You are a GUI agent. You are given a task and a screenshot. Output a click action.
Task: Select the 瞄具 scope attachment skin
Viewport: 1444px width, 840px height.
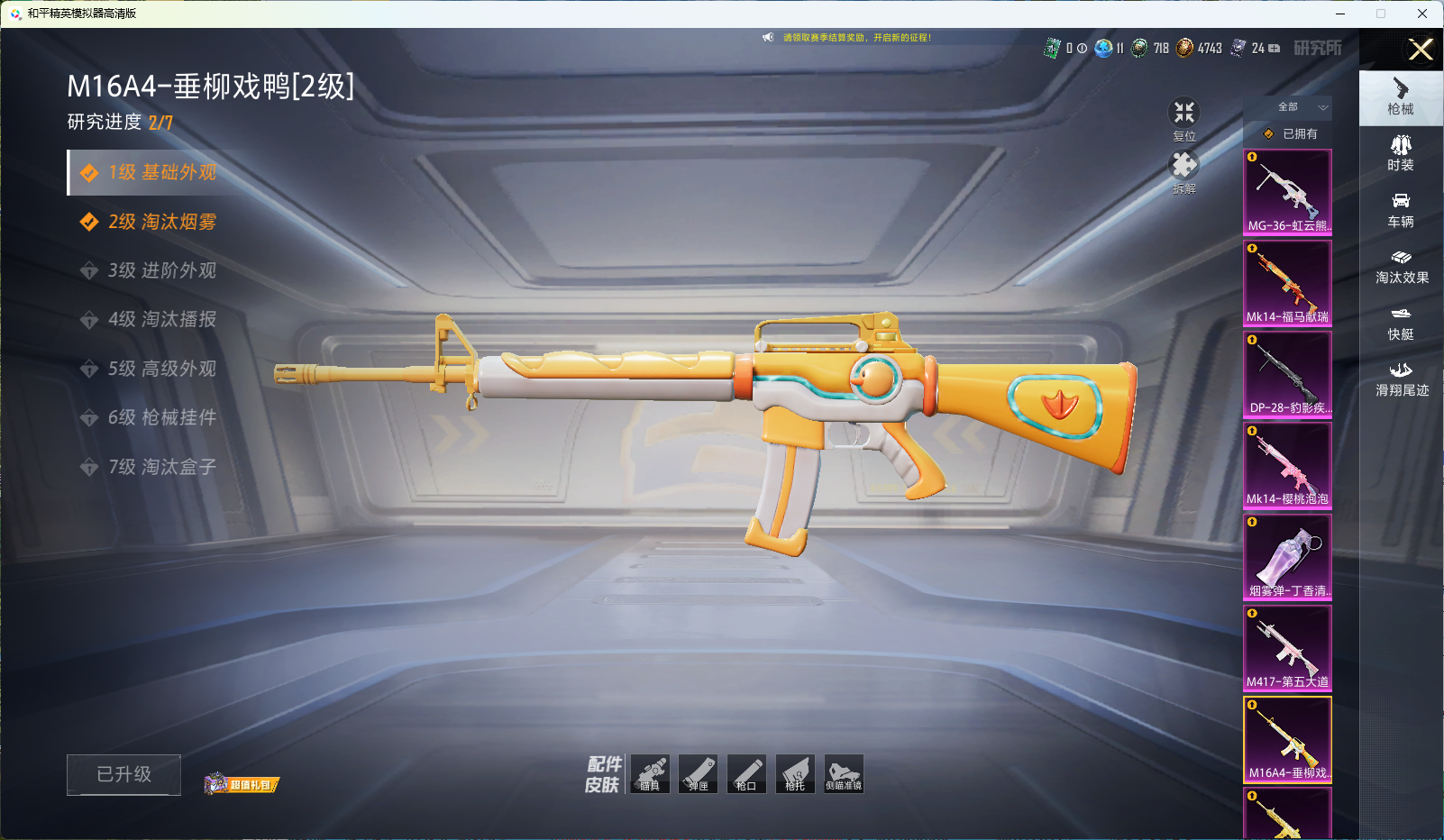(650, 774)
